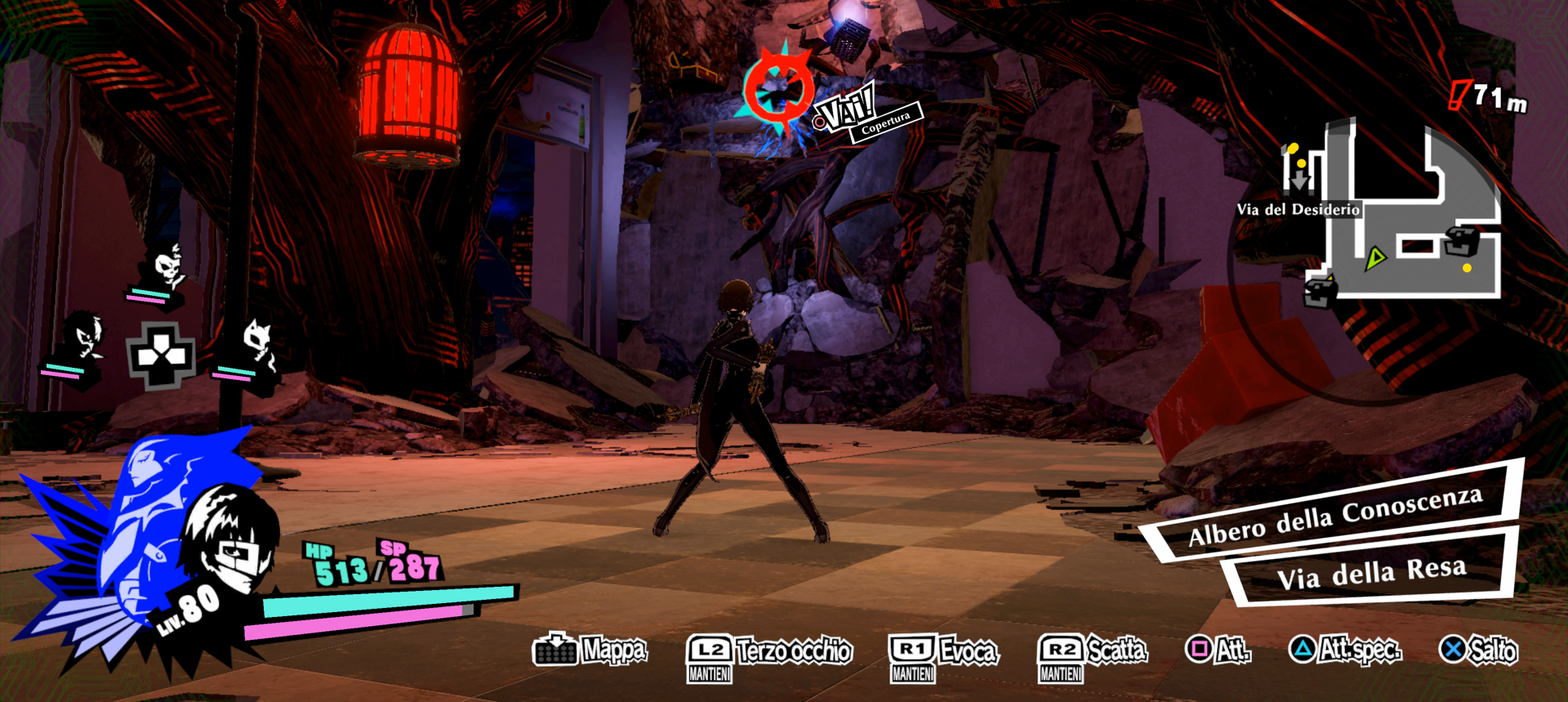The width and height of the screenshot is (1568, 702).
Task: Click the red objective distance marker
Action: (1459, 95)
